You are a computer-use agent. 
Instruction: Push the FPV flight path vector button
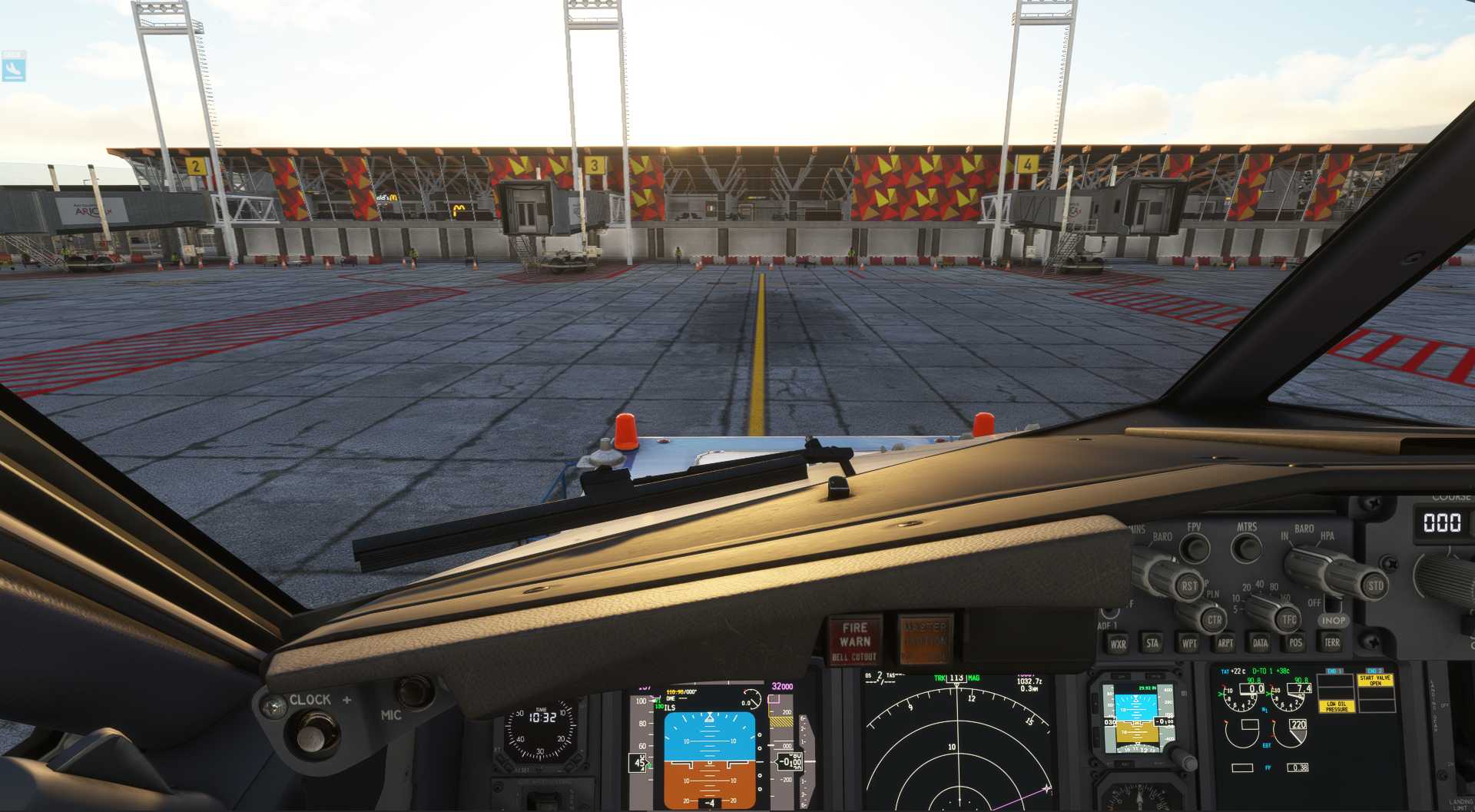(x=1194, y=548)
